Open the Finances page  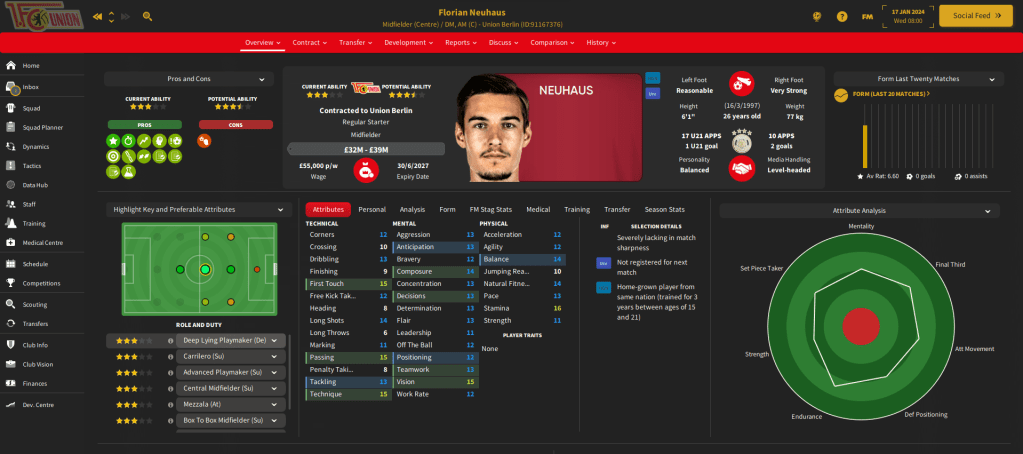35,383
